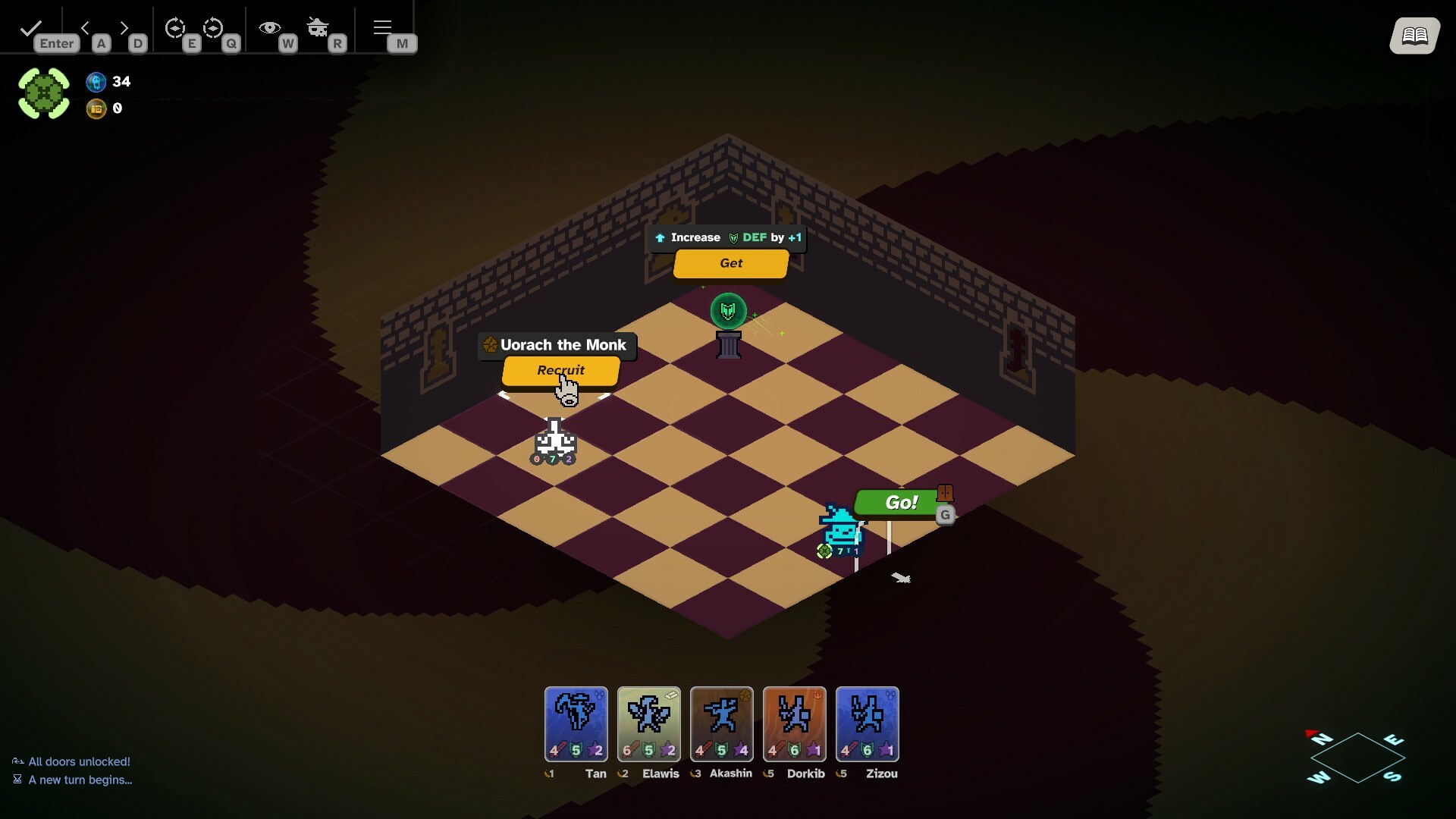Select the Akashin unit card

click(x=721, y=724)
